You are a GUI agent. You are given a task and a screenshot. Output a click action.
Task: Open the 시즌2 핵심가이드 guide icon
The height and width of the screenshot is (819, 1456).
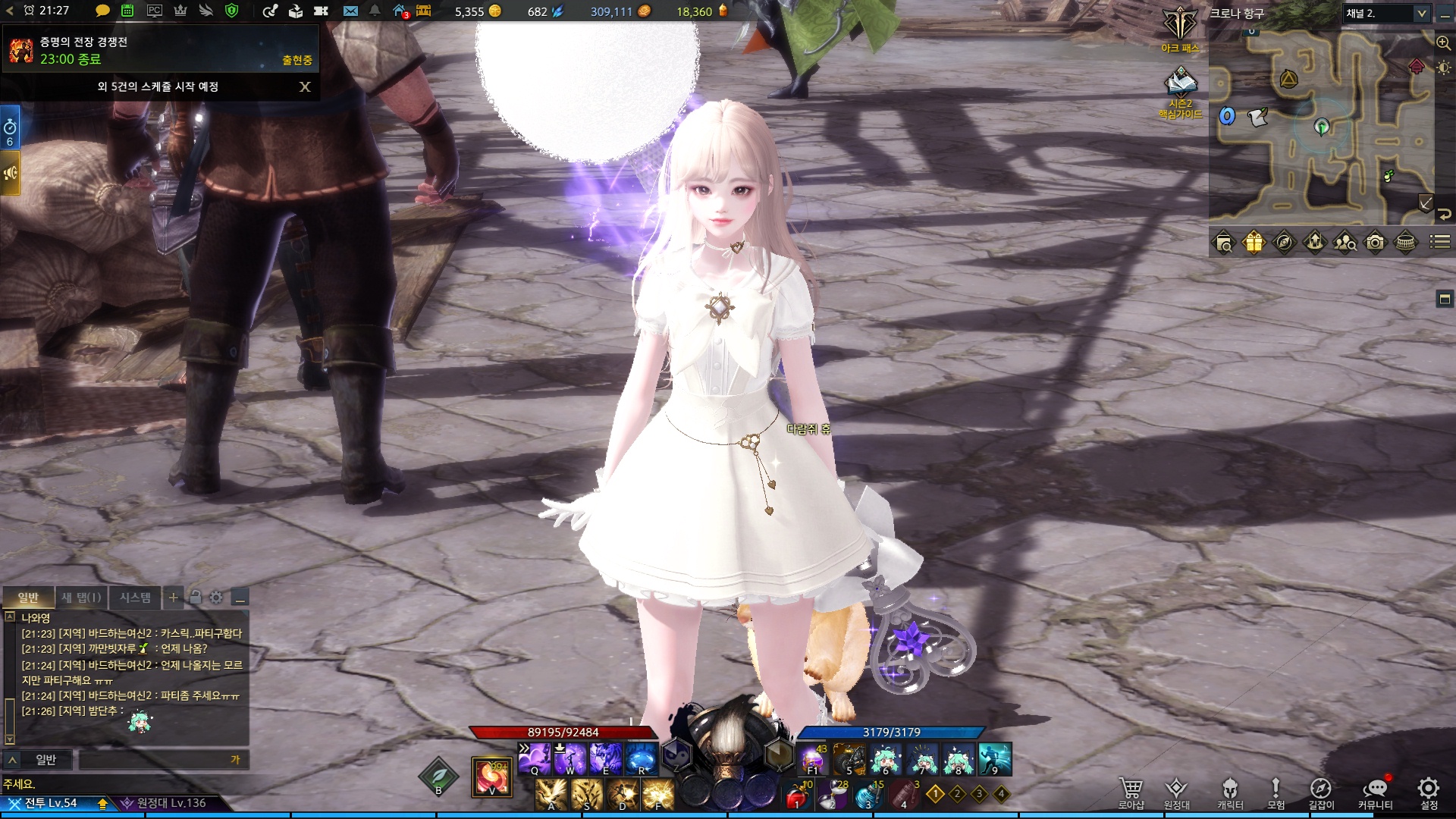(x=1180, y=93)
